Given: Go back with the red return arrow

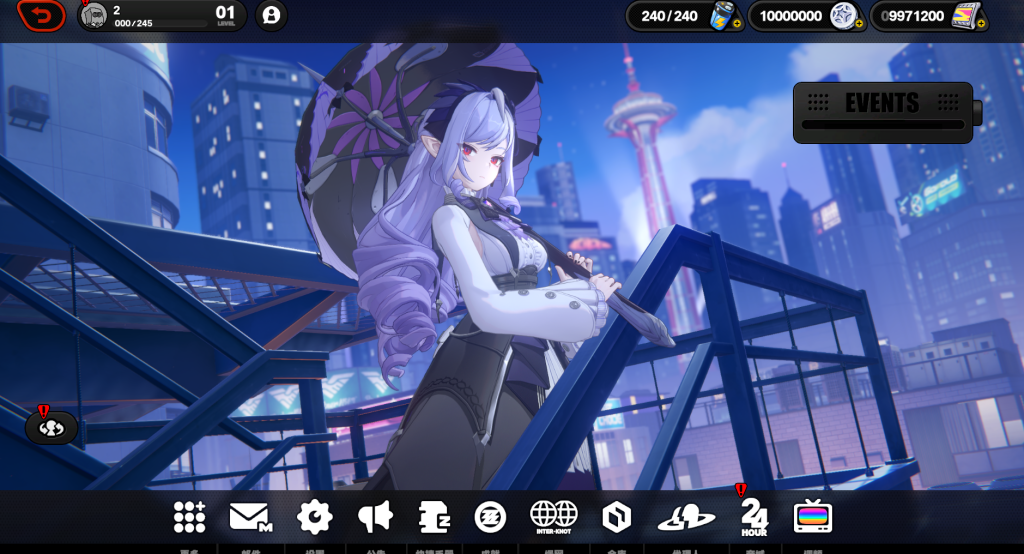Looking at the screenshot, I should (x=41, y=15).
